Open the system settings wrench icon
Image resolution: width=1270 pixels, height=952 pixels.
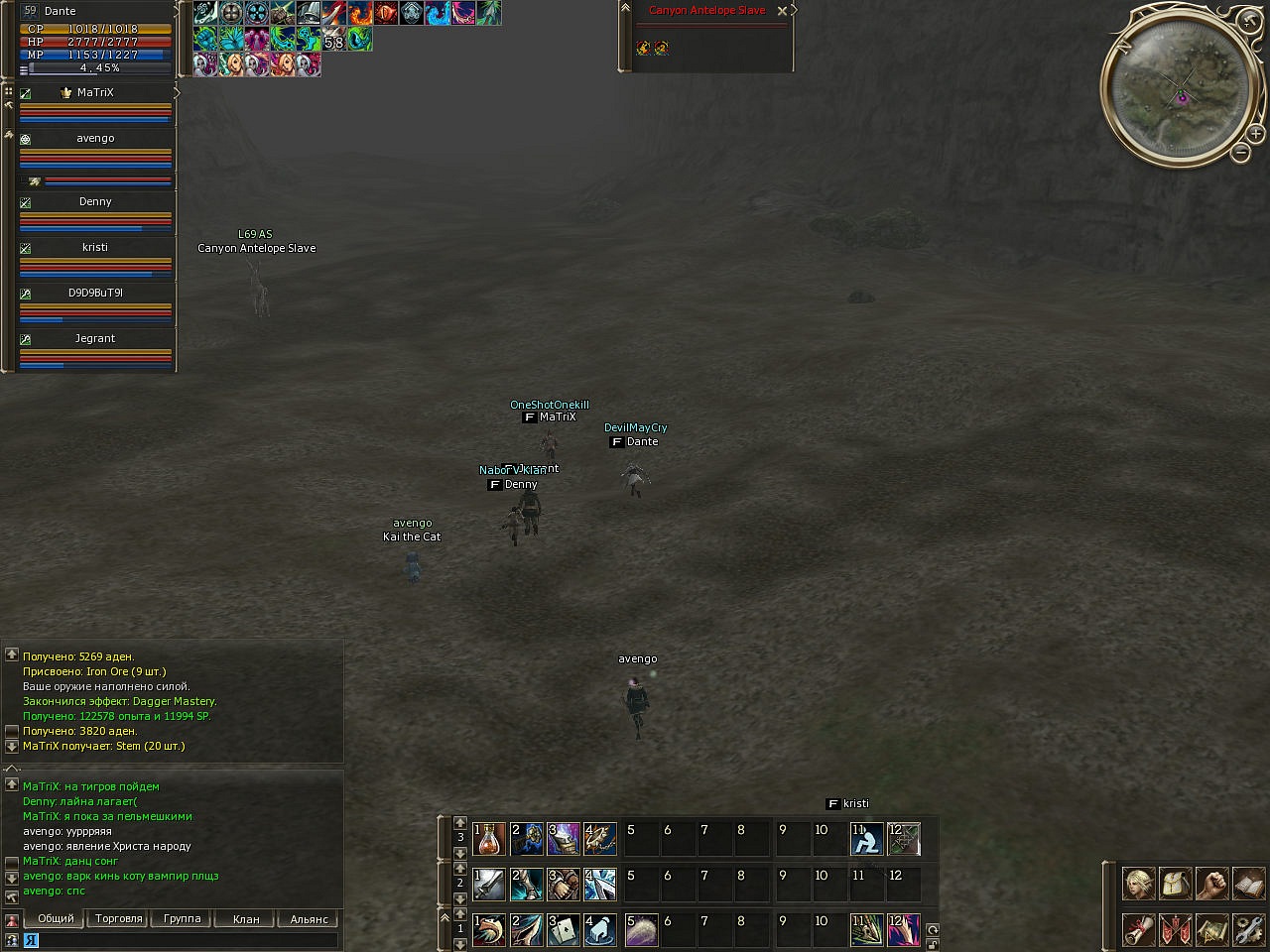tap(1247, 930)
